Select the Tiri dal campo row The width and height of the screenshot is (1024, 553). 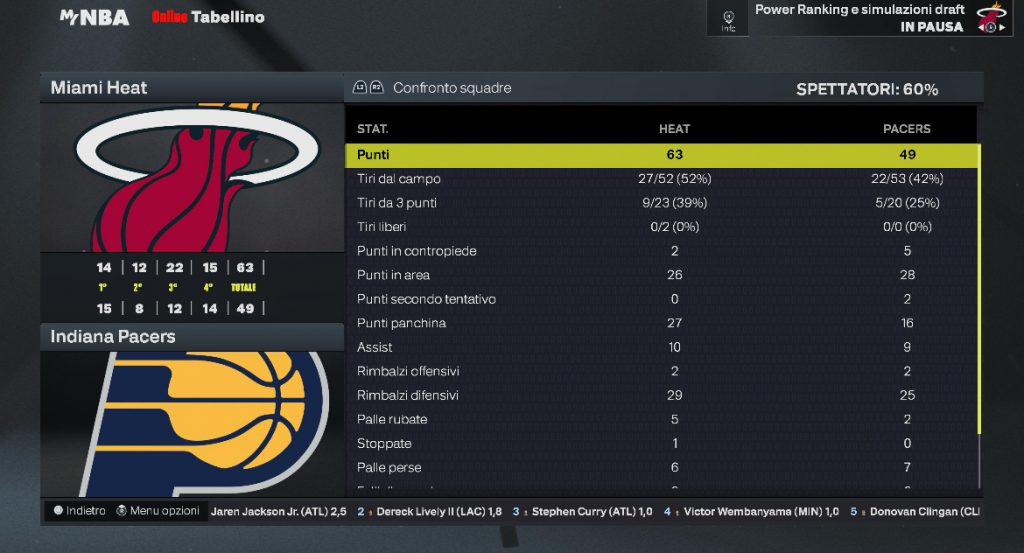[660, 179]
